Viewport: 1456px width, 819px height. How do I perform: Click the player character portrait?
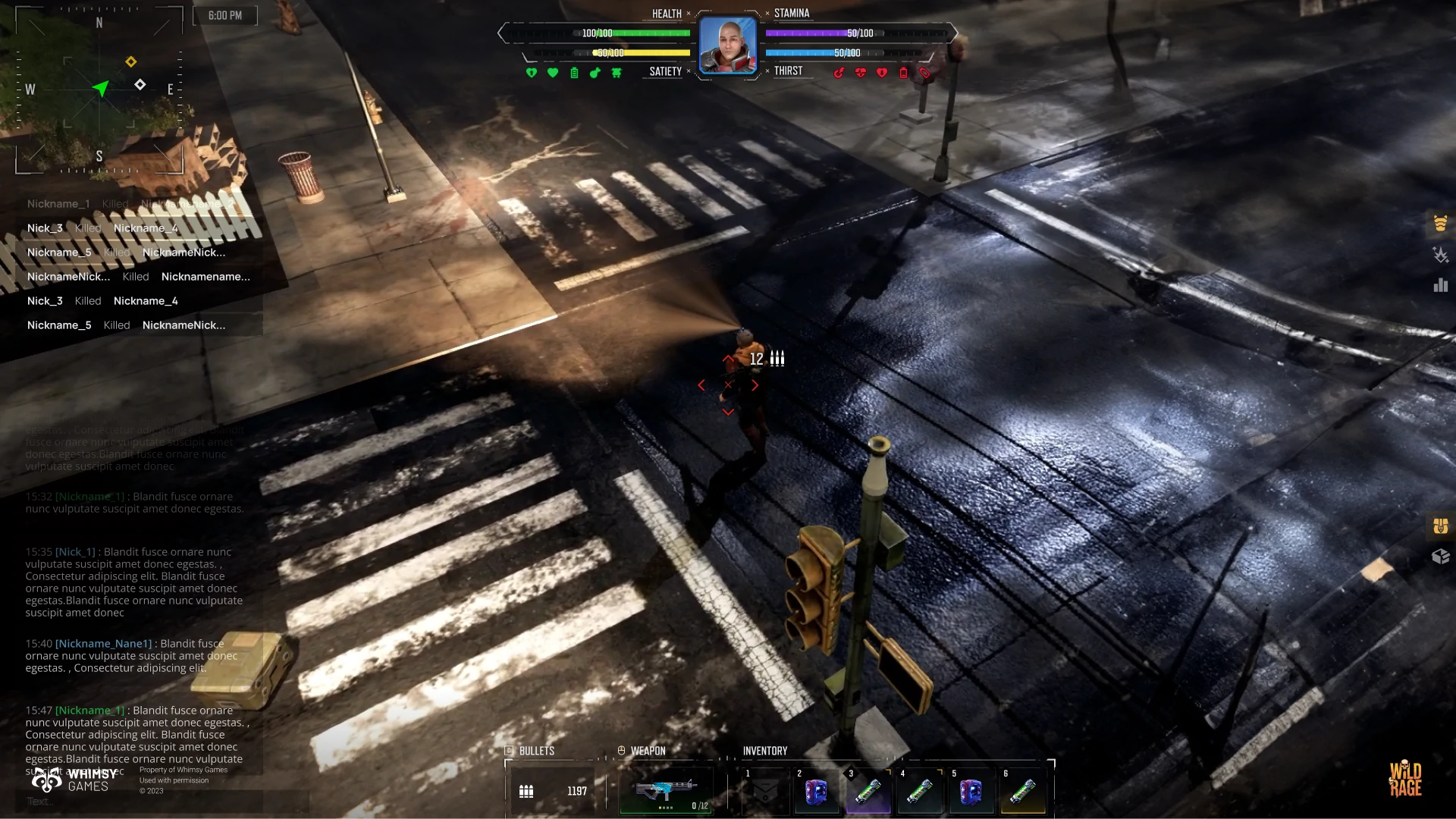click(x=727, y=45)
